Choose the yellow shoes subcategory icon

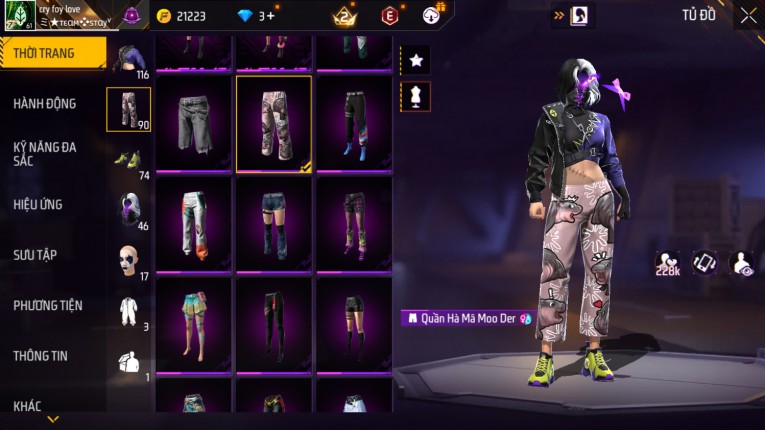[x=129, y=160]
